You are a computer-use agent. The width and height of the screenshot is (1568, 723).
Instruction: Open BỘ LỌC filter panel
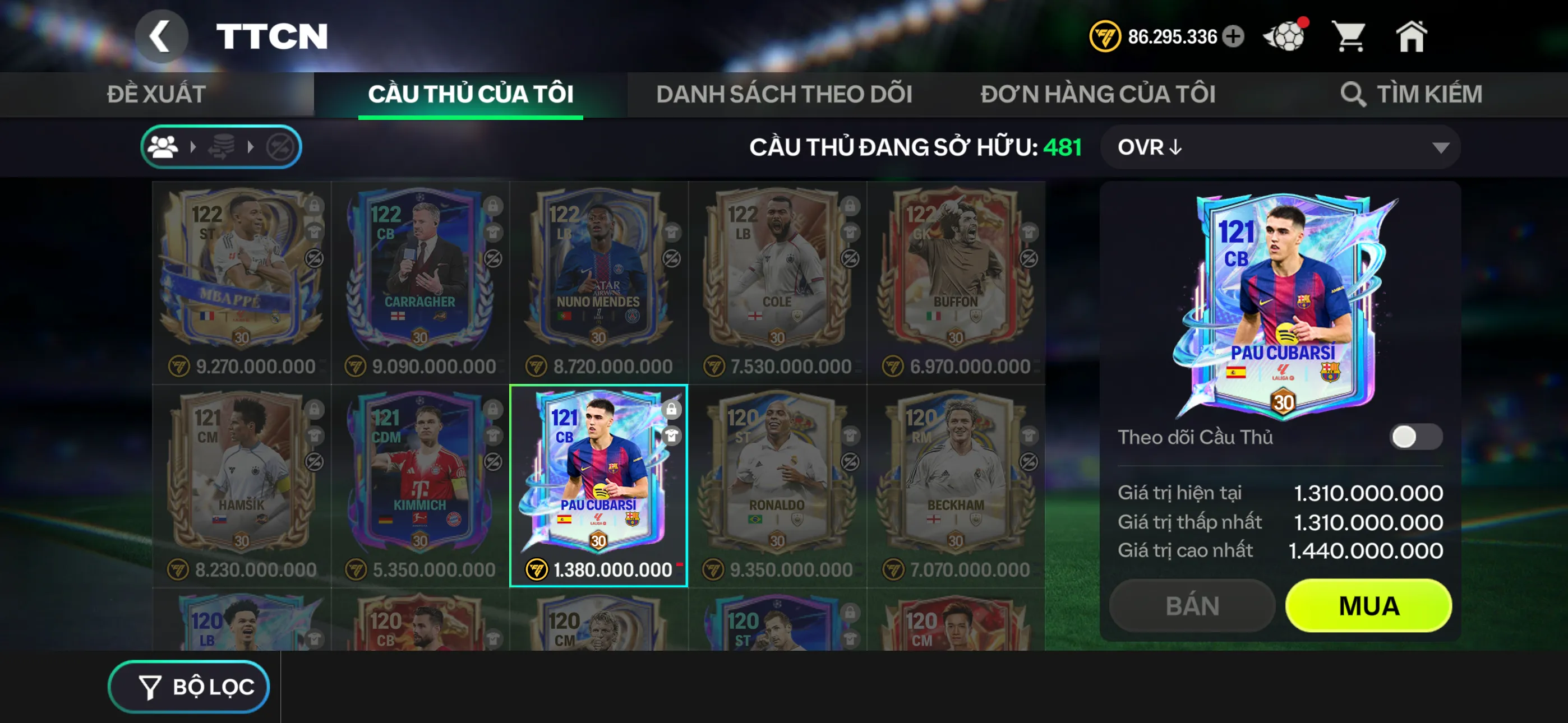pos(188,687)
